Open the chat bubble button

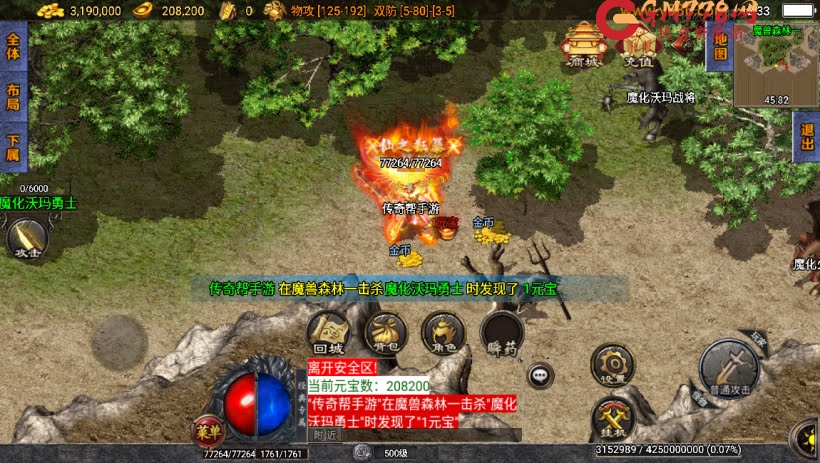(x=541, y=375)
